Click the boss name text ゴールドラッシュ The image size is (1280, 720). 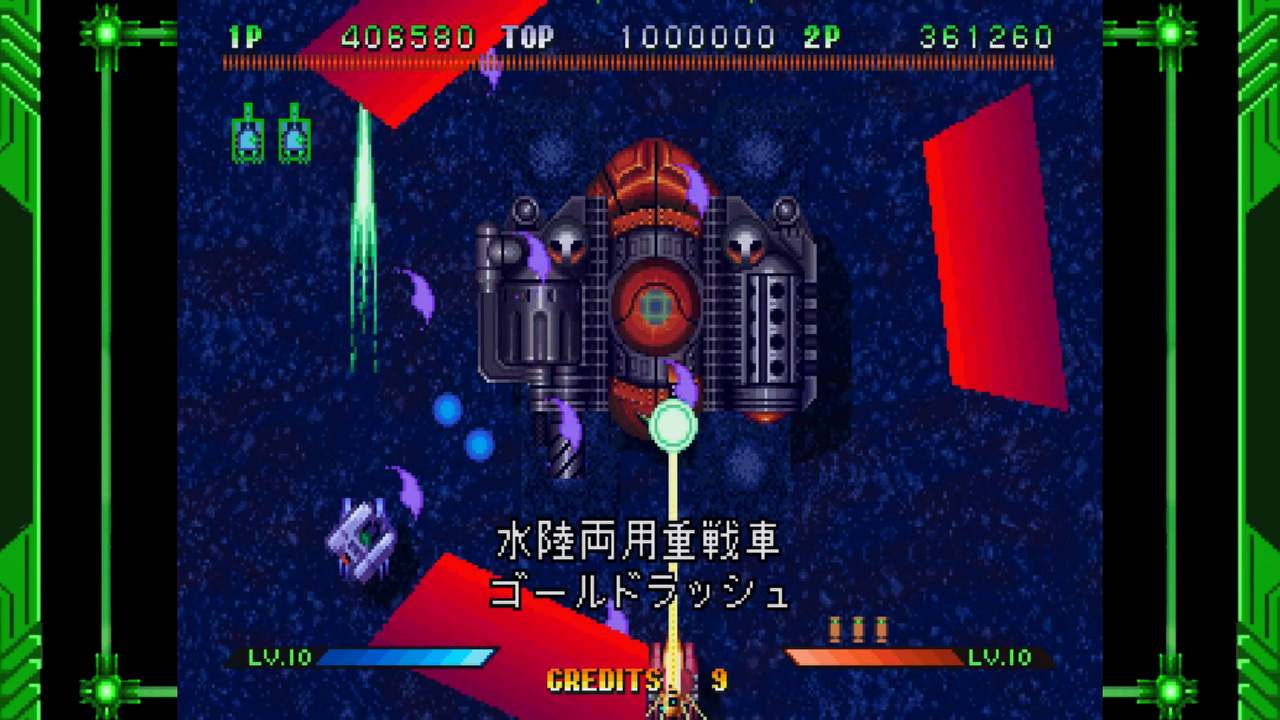point(640,591)
